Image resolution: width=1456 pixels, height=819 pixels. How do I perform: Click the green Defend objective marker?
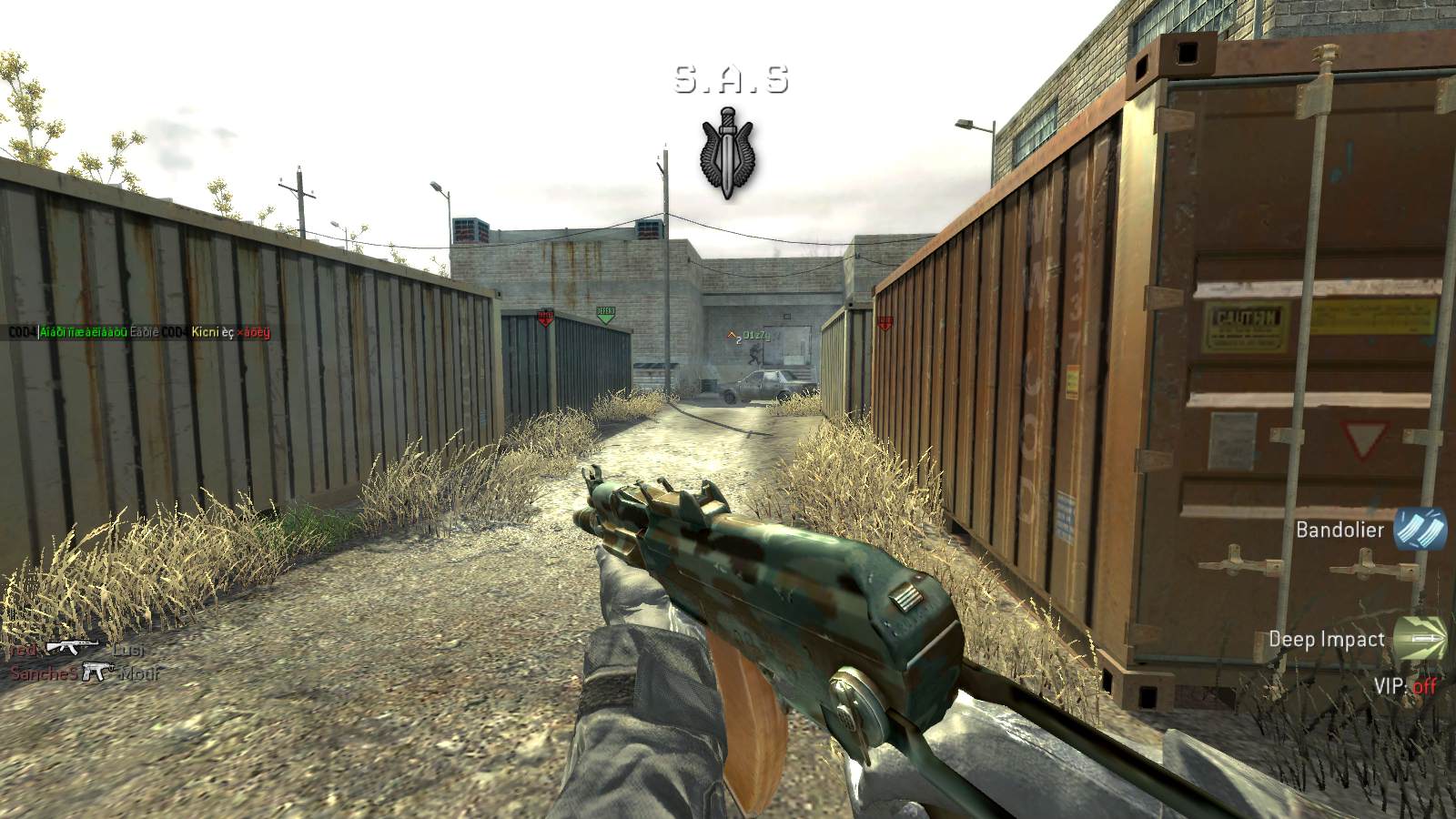click(606, 315)
